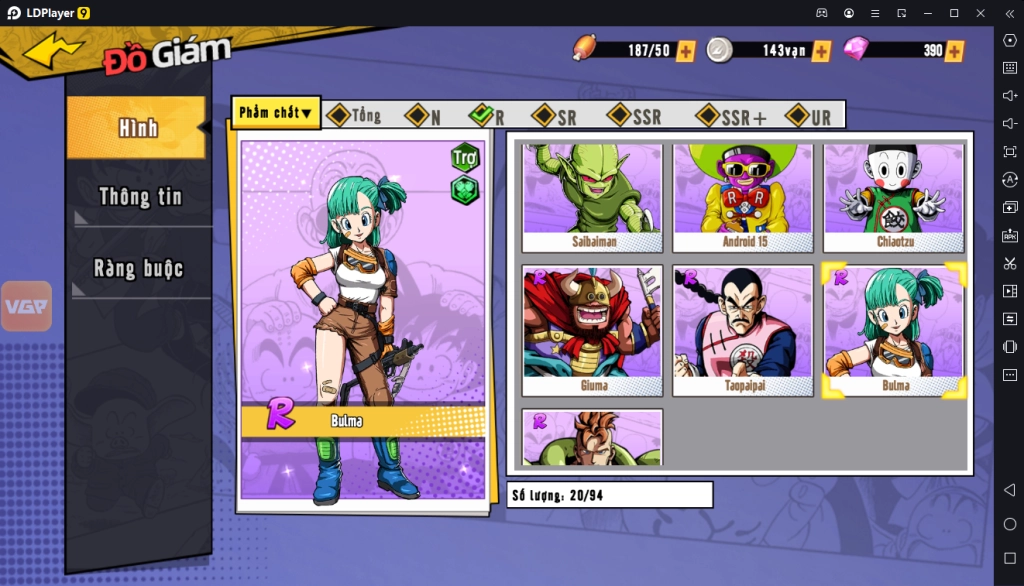Filter cards by SSR quality
The image size is (1024, 586).
[x=635, y=117]
